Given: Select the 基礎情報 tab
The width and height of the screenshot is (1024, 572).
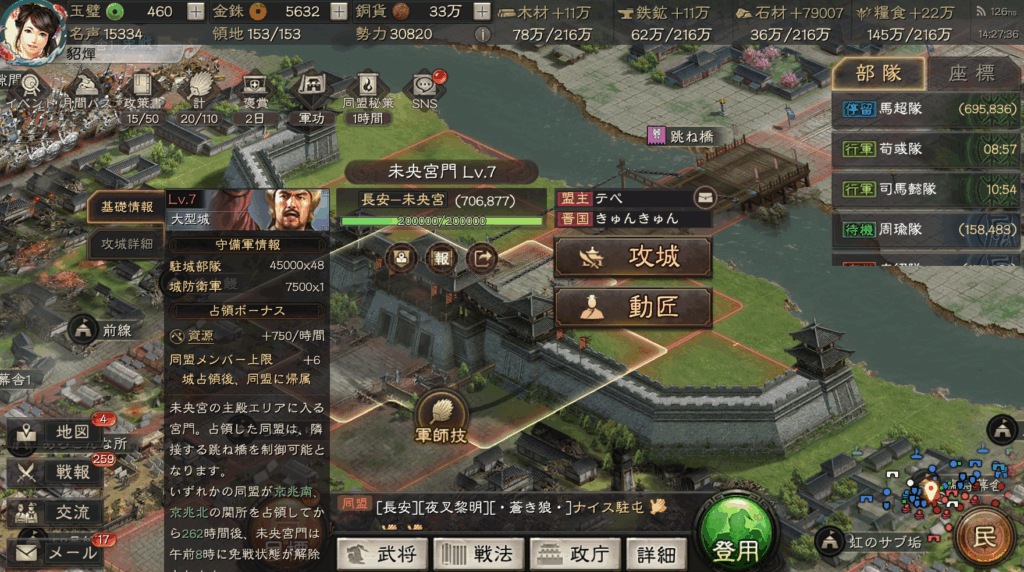Looking at the screenshot, I should [x=127, y=207].
